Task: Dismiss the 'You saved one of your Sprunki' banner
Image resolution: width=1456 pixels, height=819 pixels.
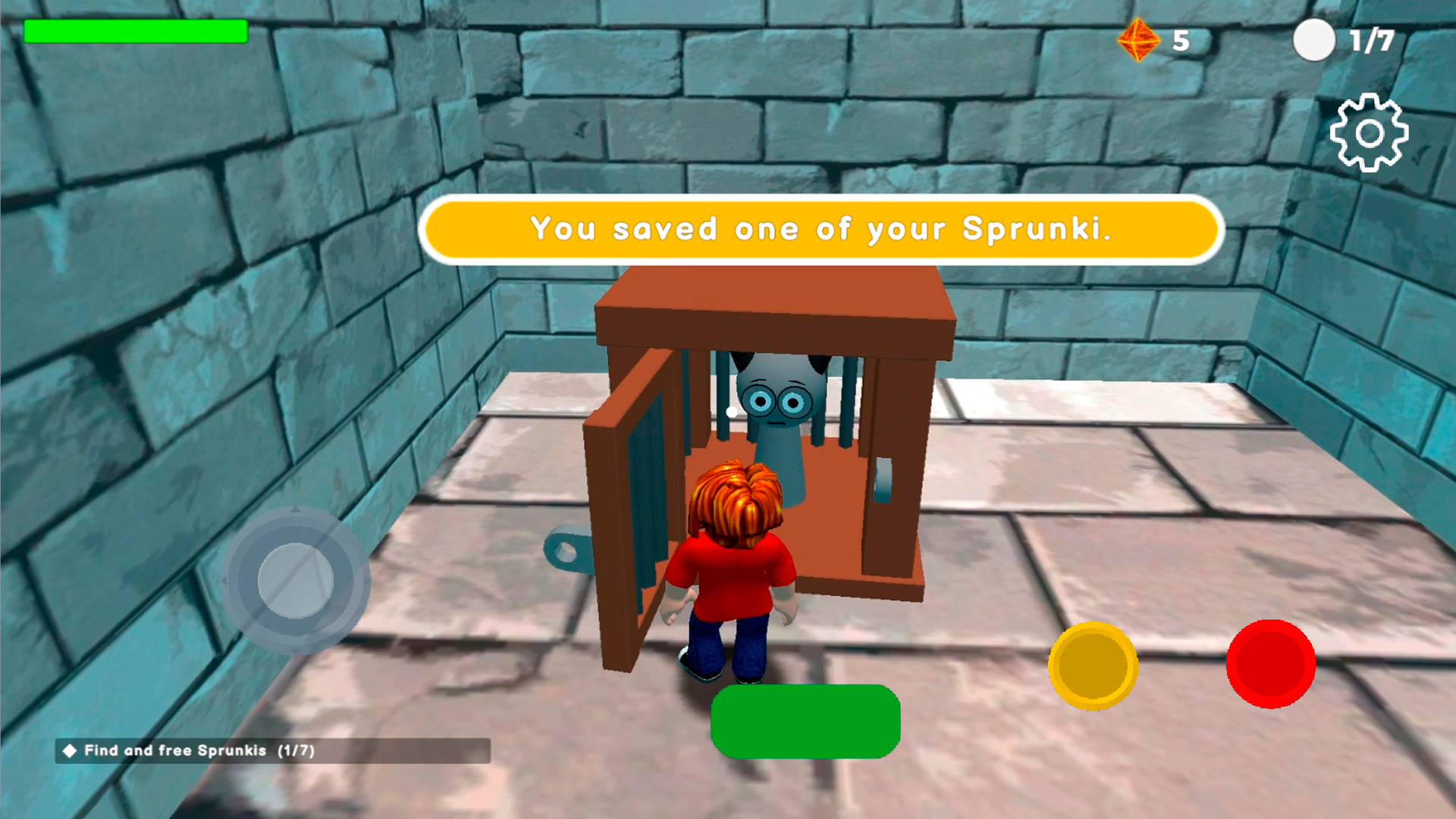Action: [821, 230]
